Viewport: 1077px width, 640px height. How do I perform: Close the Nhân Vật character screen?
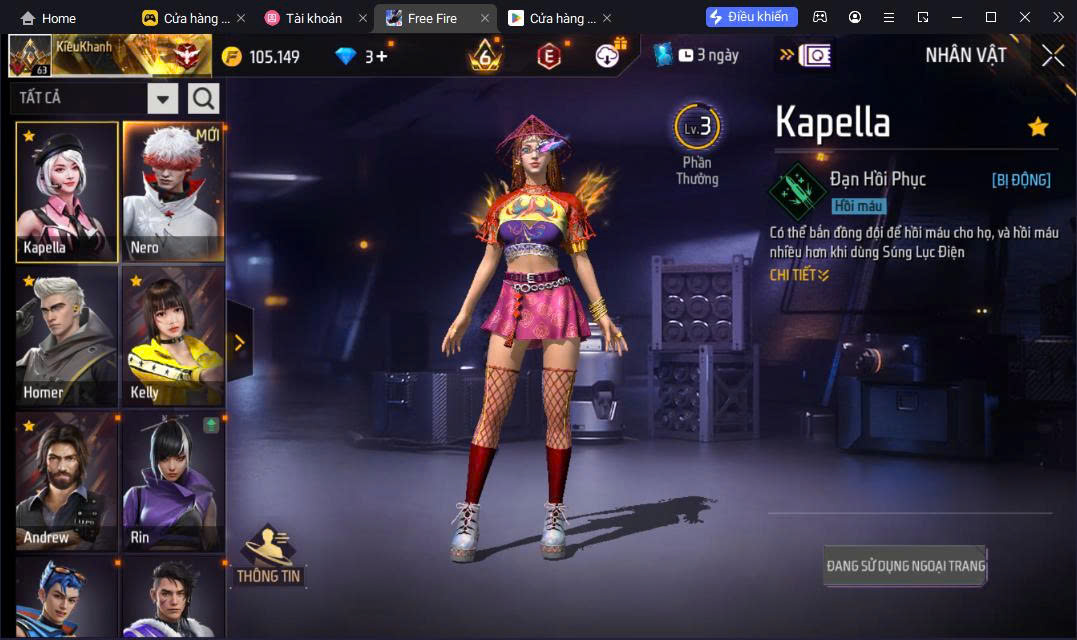click(1053, 56)
